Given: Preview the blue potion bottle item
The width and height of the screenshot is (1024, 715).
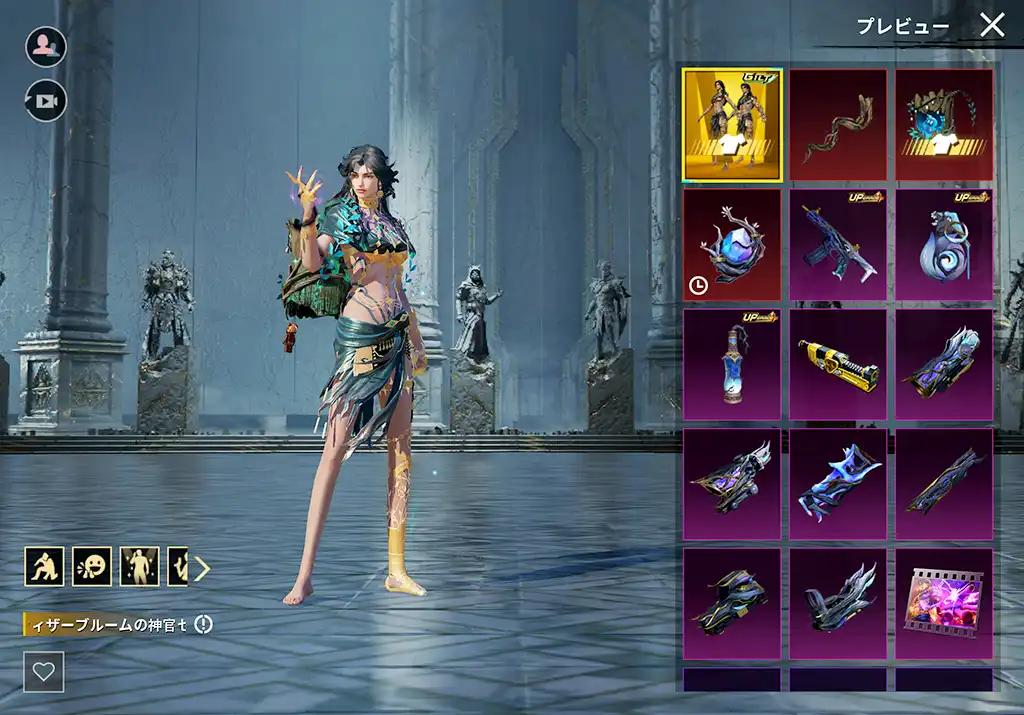Looking at the screenshot, I should click(x=732, y=364).
